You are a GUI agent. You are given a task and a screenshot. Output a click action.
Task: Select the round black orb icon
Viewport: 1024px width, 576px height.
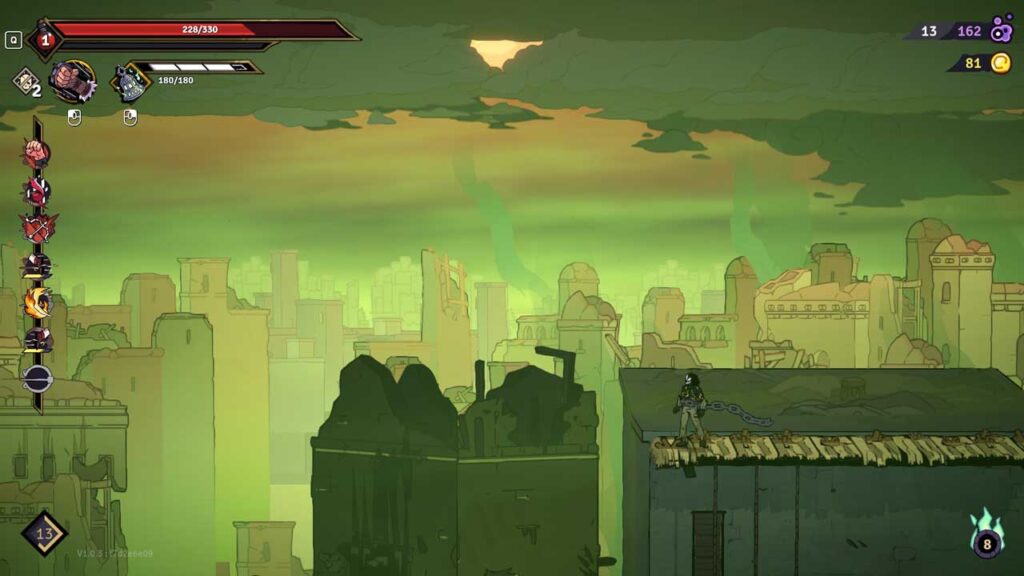[x=37, y=378]
